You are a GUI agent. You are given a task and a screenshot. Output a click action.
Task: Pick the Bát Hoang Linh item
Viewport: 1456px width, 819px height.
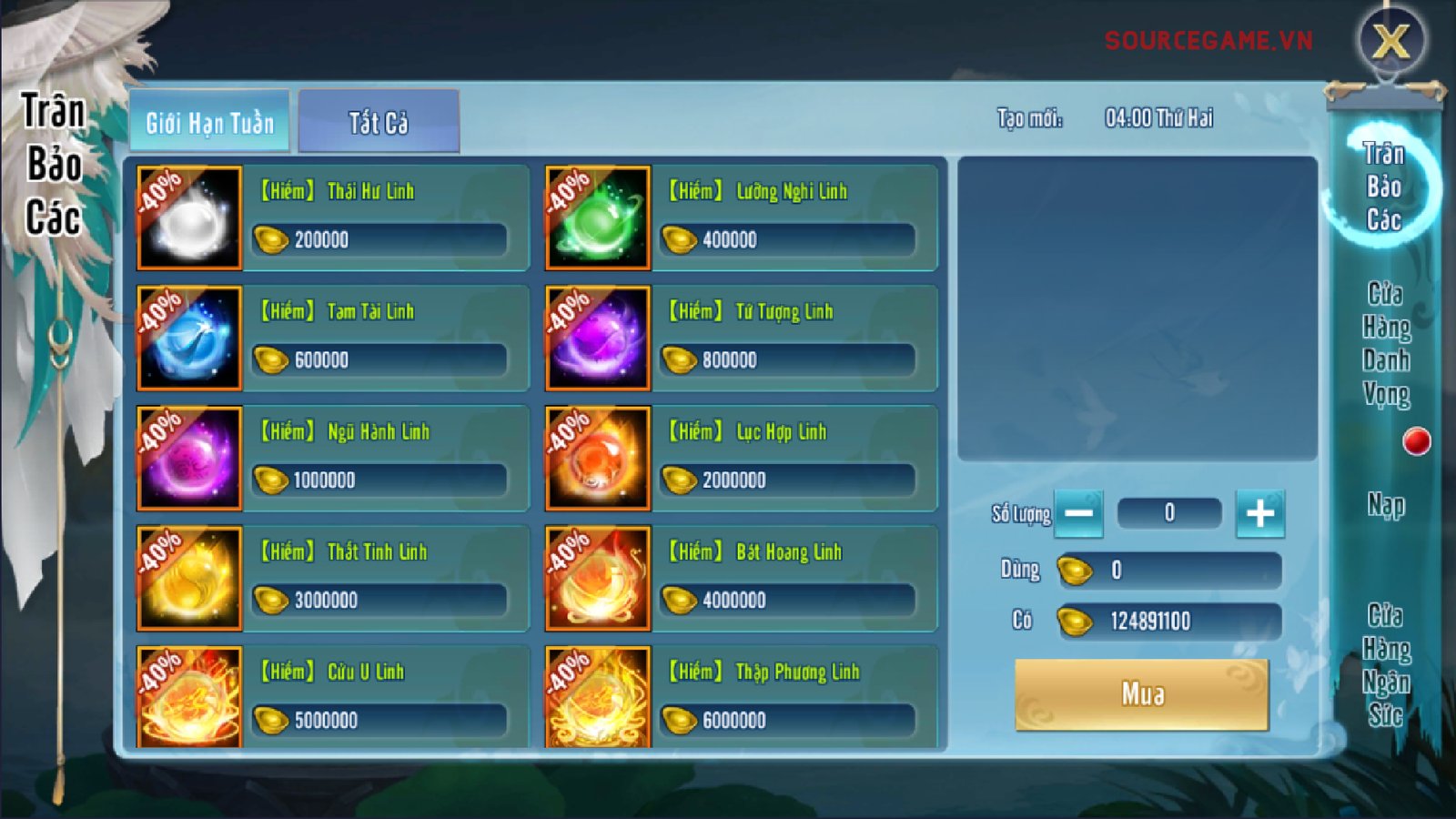click(x=741, y=579)
